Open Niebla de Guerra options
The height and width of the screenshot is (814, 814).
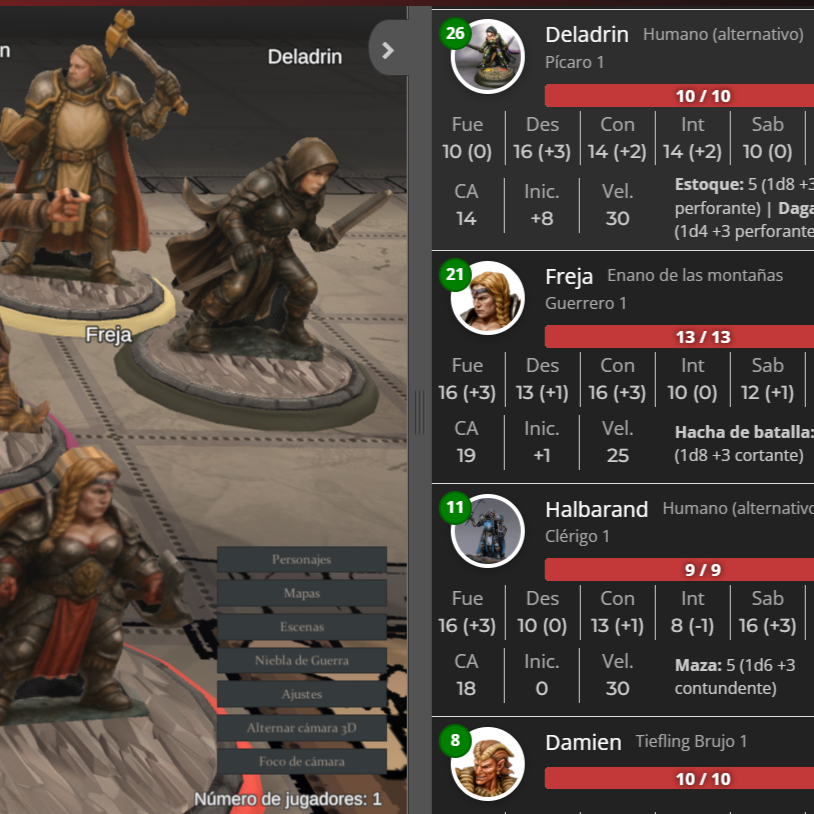click(x=301, y=660)
